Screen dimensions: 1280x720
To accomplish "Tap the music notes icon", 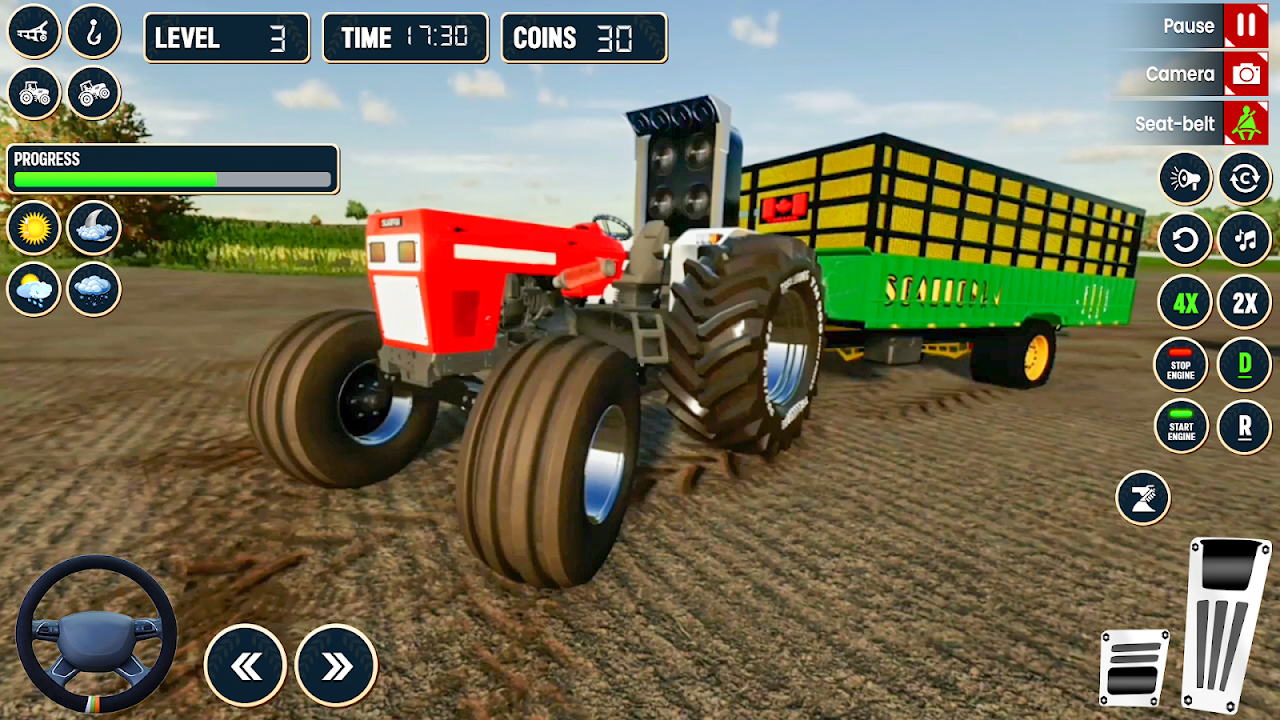I will (1245, 240).
